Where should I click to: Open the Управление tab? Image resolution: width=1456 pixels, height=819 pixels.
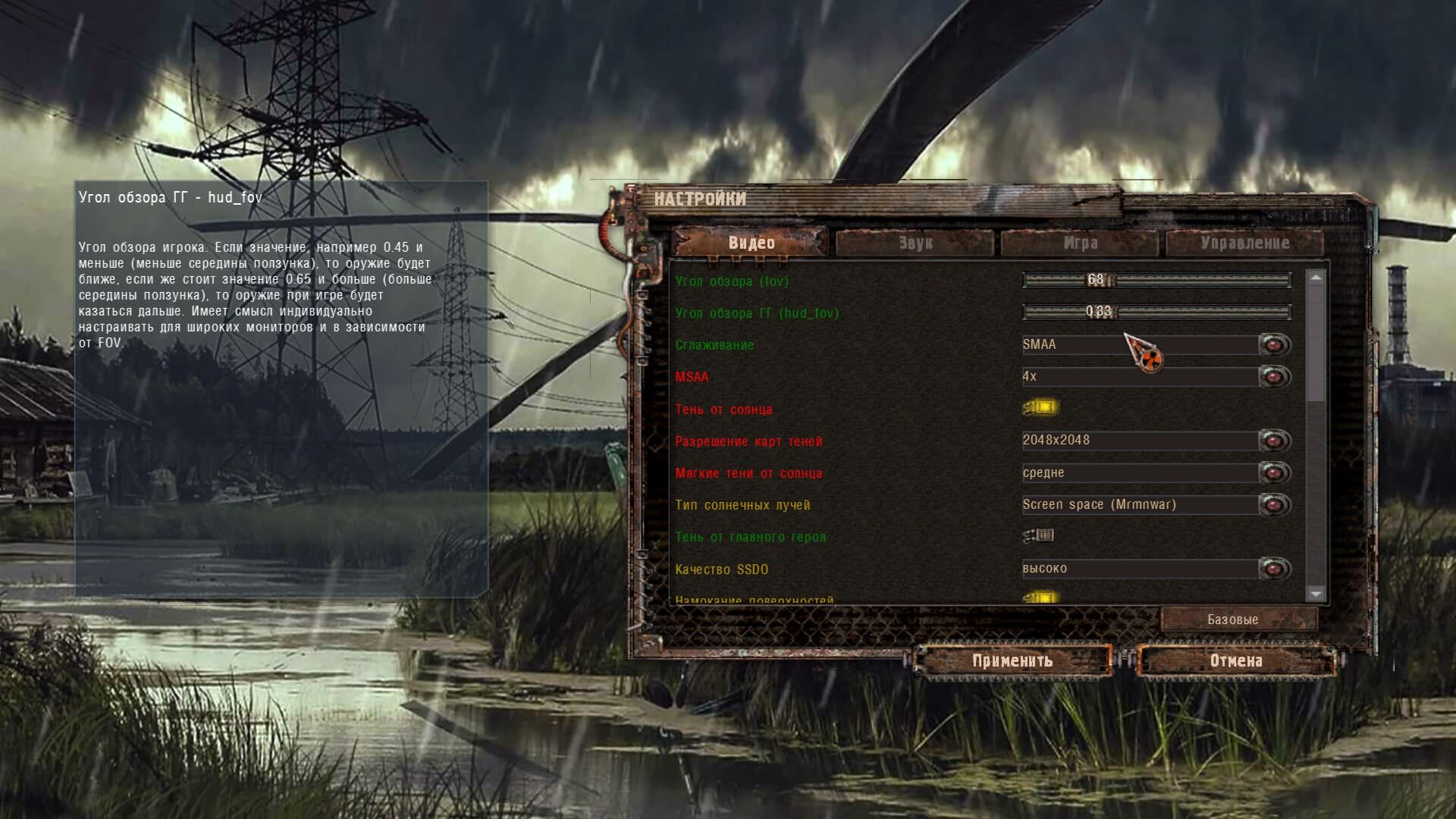click(x=1244, y=243)
